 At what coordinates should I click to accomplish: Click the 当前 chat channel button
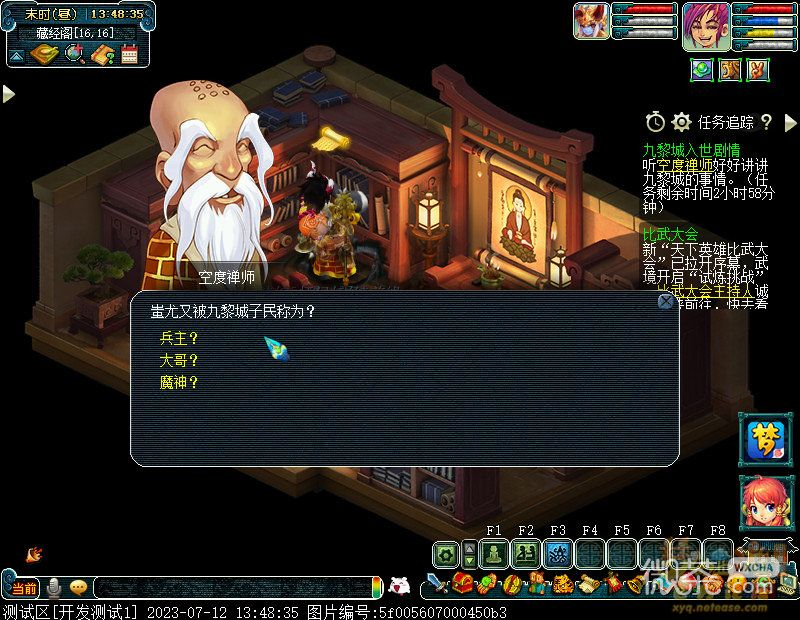24,587
